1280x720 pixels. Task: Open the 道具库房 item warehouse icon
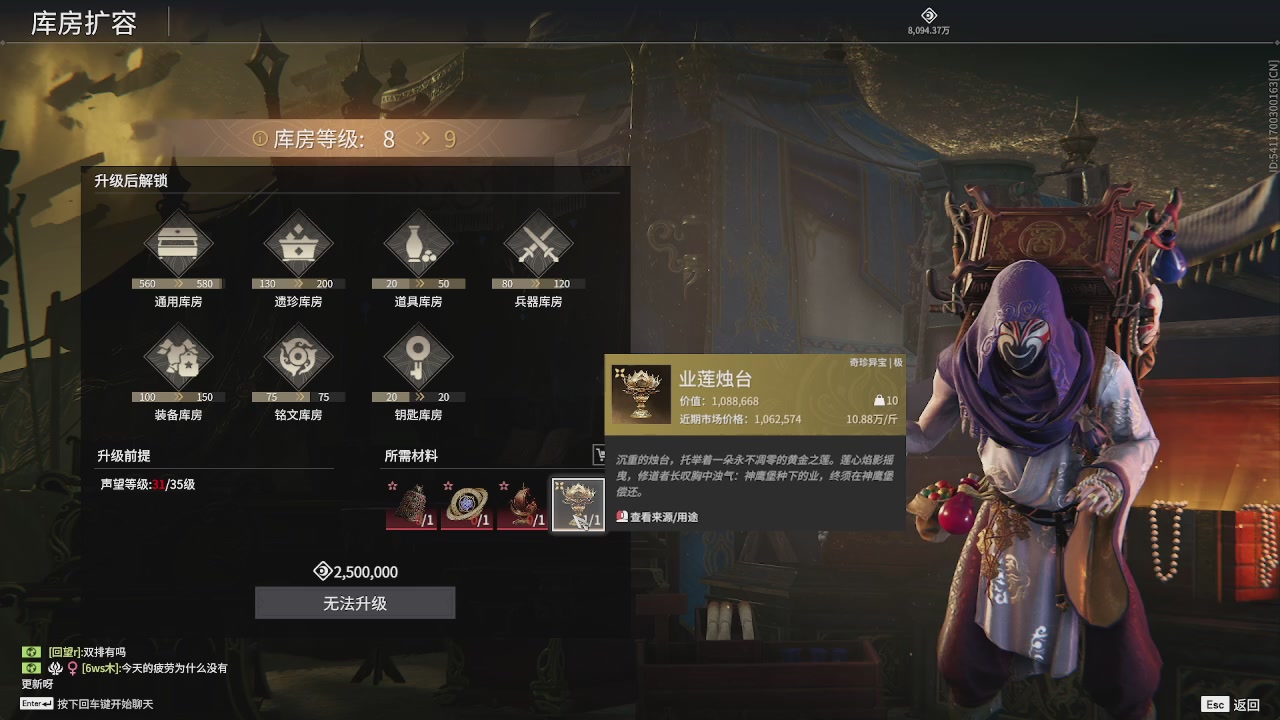417,243
